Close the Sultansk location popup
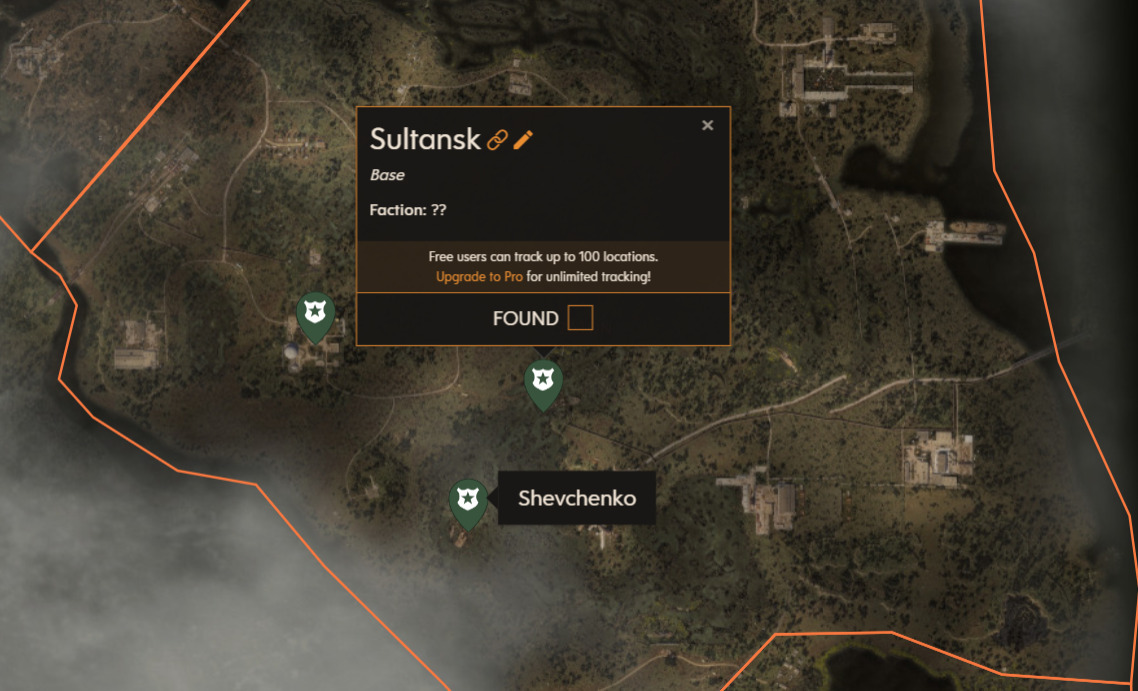This screenshot has width=1138, height=691. pyautogui.click(x=708, y=125)
